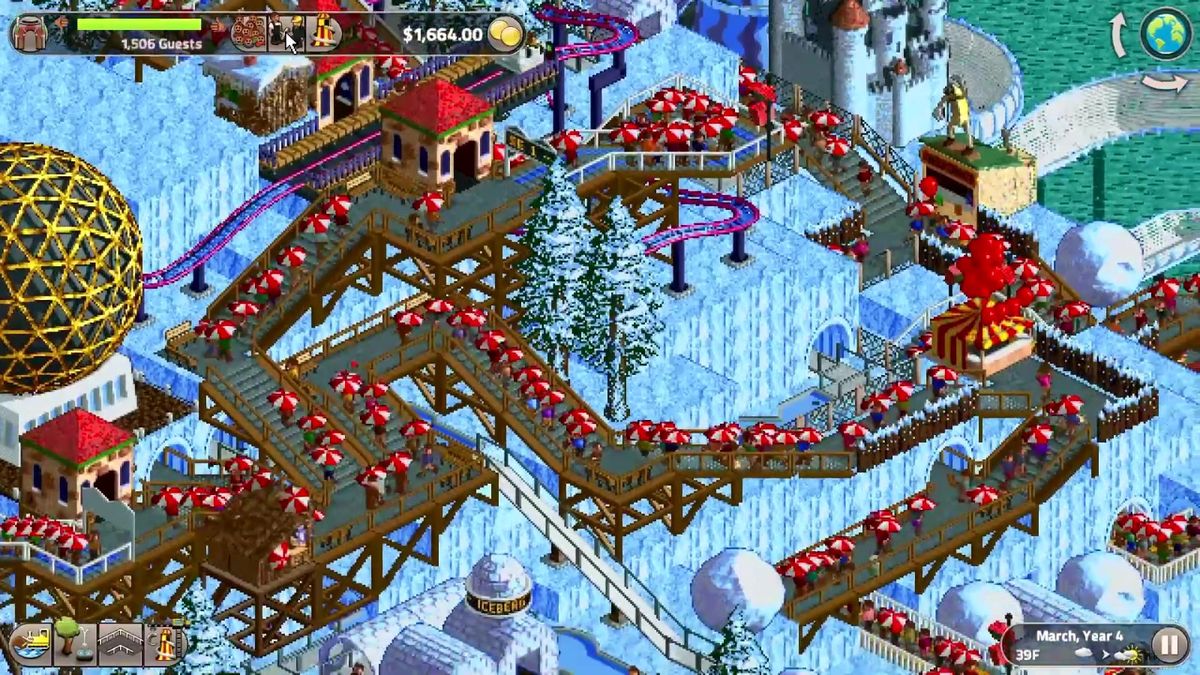Pause the game
Screen dimensions: 1200x675
(x=1168, y=644)
